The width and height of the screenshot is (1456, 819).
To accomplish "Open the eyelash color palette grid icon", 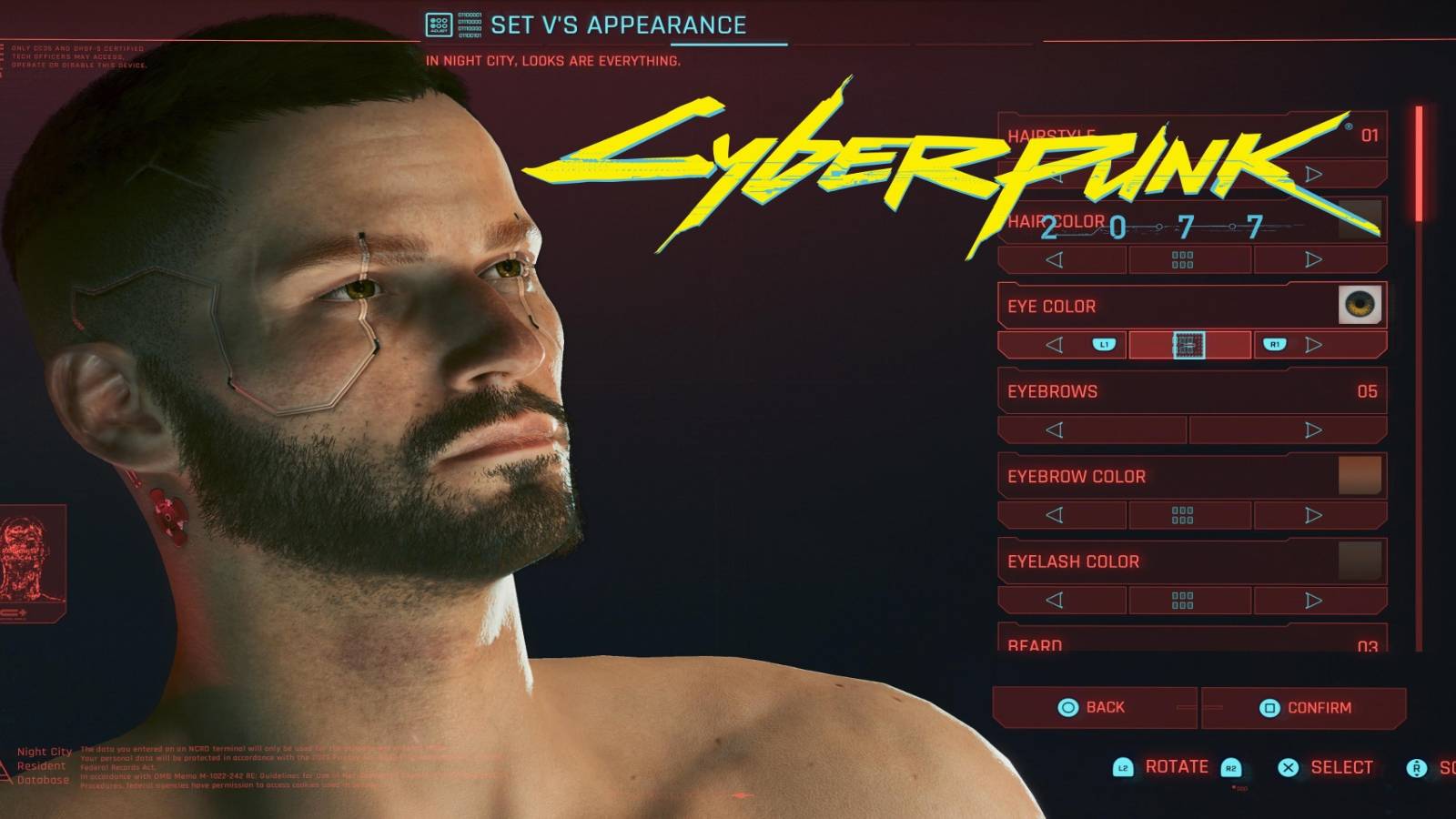I will tap(1182, 600).
